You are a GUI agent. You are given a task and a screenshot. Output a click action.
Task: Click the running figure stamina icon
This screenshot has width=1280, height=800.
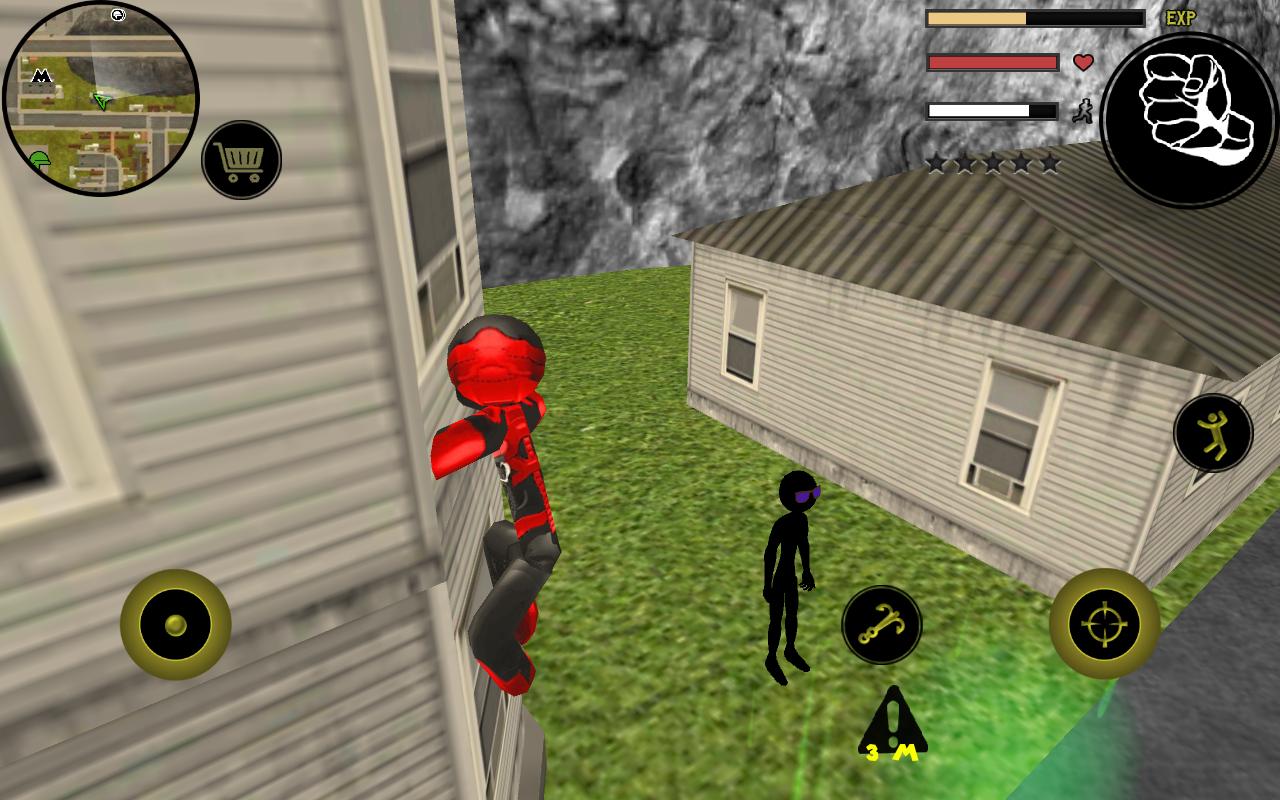point(1083,110)
